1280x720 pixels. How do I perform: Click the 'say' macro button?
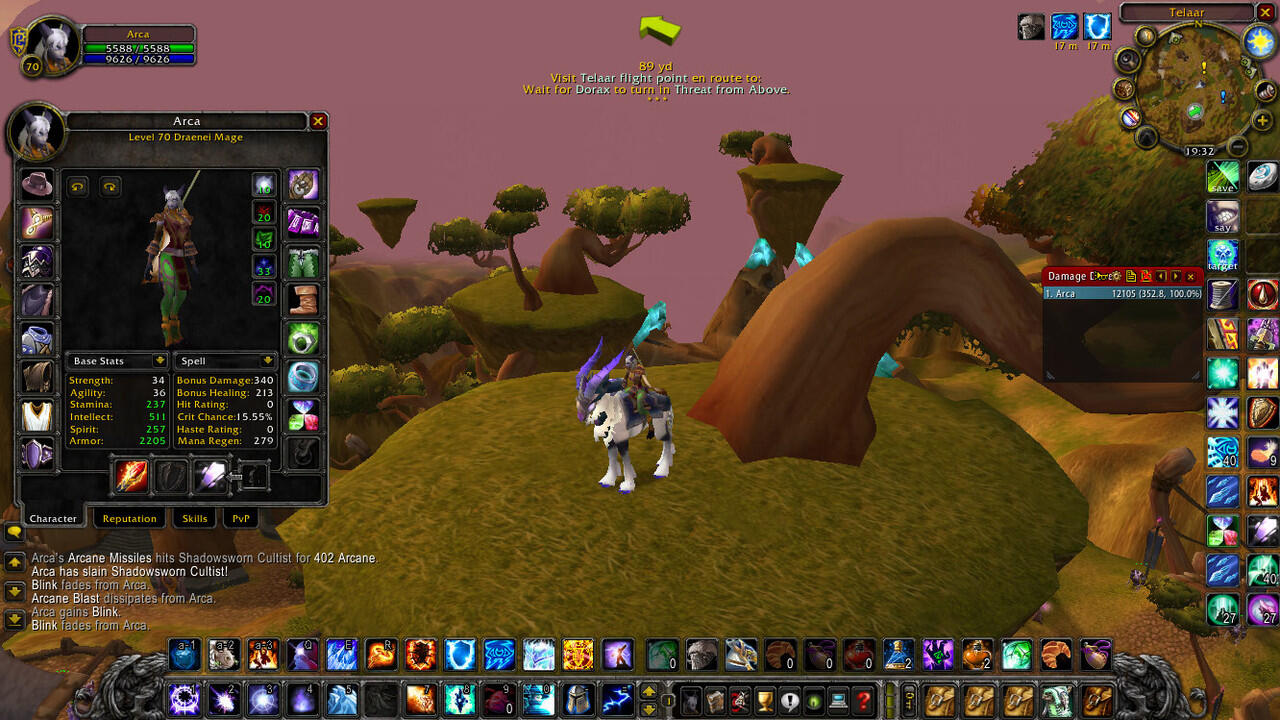coord(1222,216)
